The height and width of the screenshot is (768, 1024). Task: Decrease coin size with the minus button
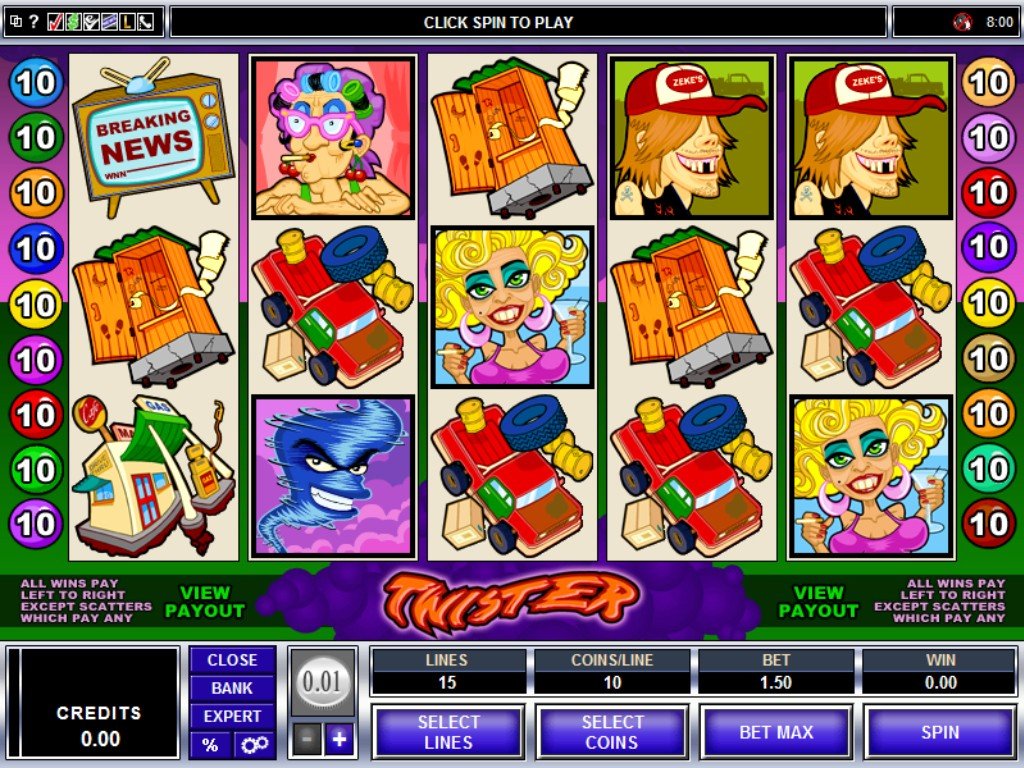(x=309, y=740)
